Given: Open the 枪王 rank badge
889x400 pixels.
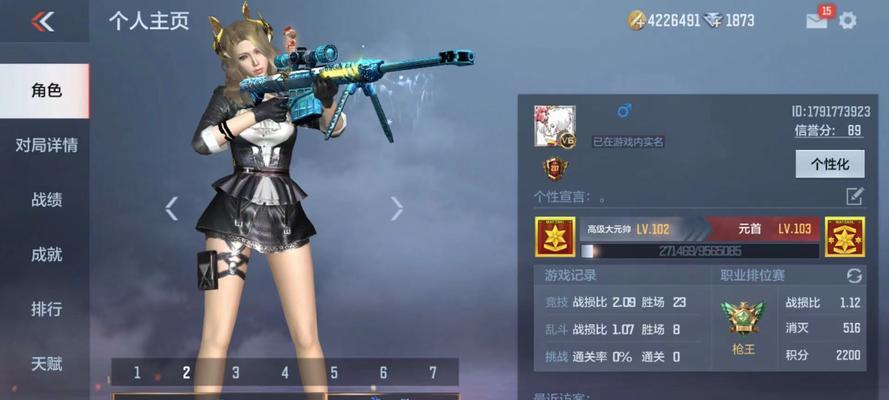Looking at the screenshot, I should pyautogui.click(x=743, y=320).
